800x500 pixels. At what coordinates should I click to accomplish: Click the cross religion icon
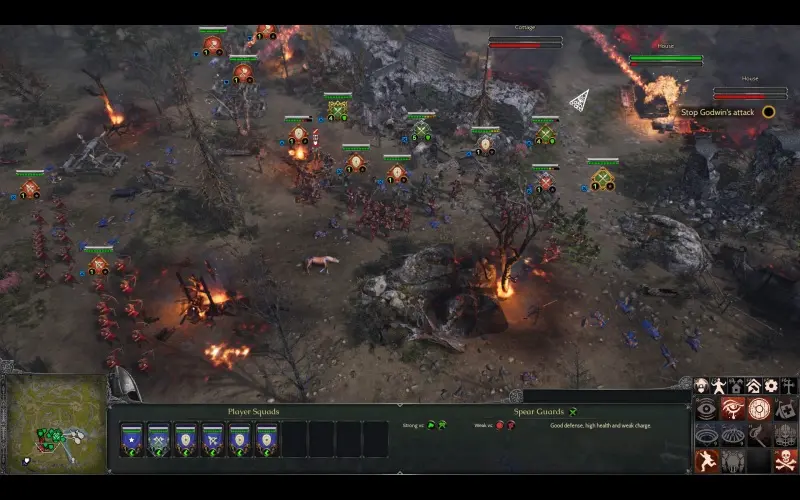coord(788,386)
